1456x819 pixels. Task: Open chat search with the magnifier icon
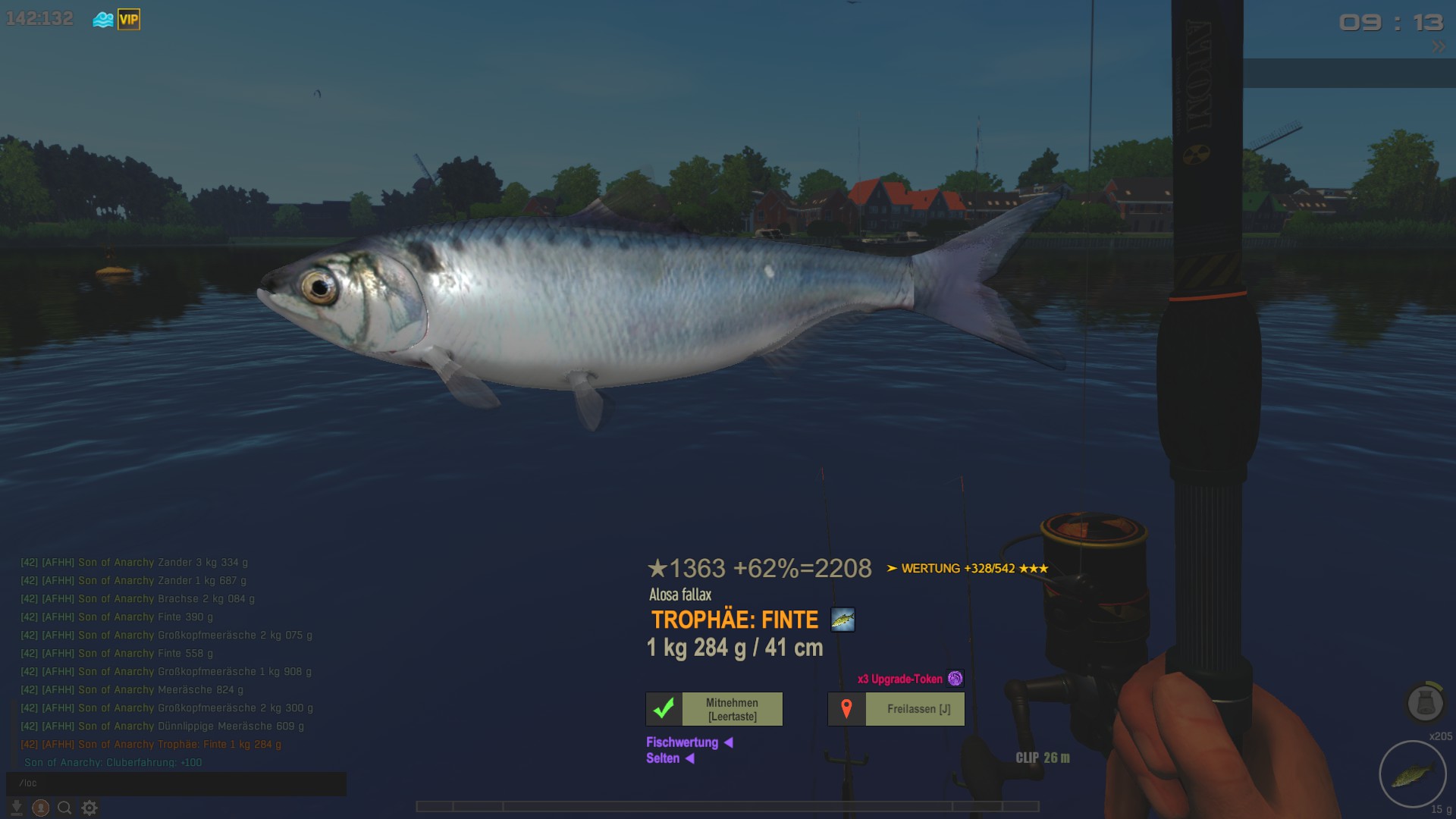65,808
